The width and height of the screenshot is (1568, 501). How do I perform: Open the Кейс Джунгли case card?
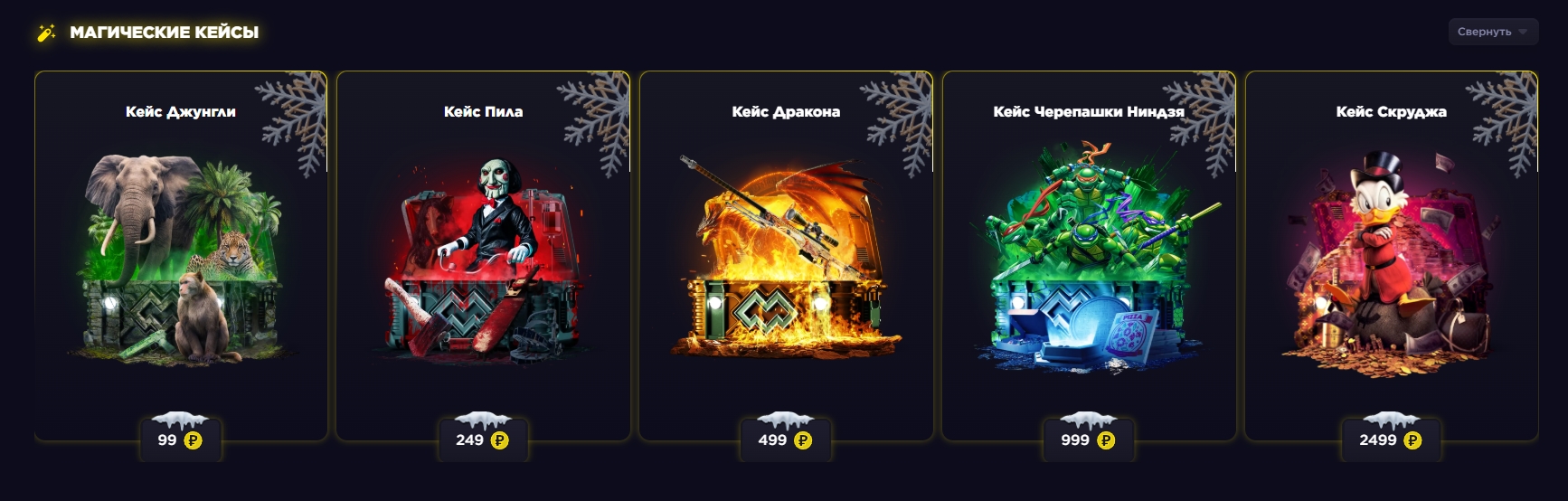[x=181, y=253]
